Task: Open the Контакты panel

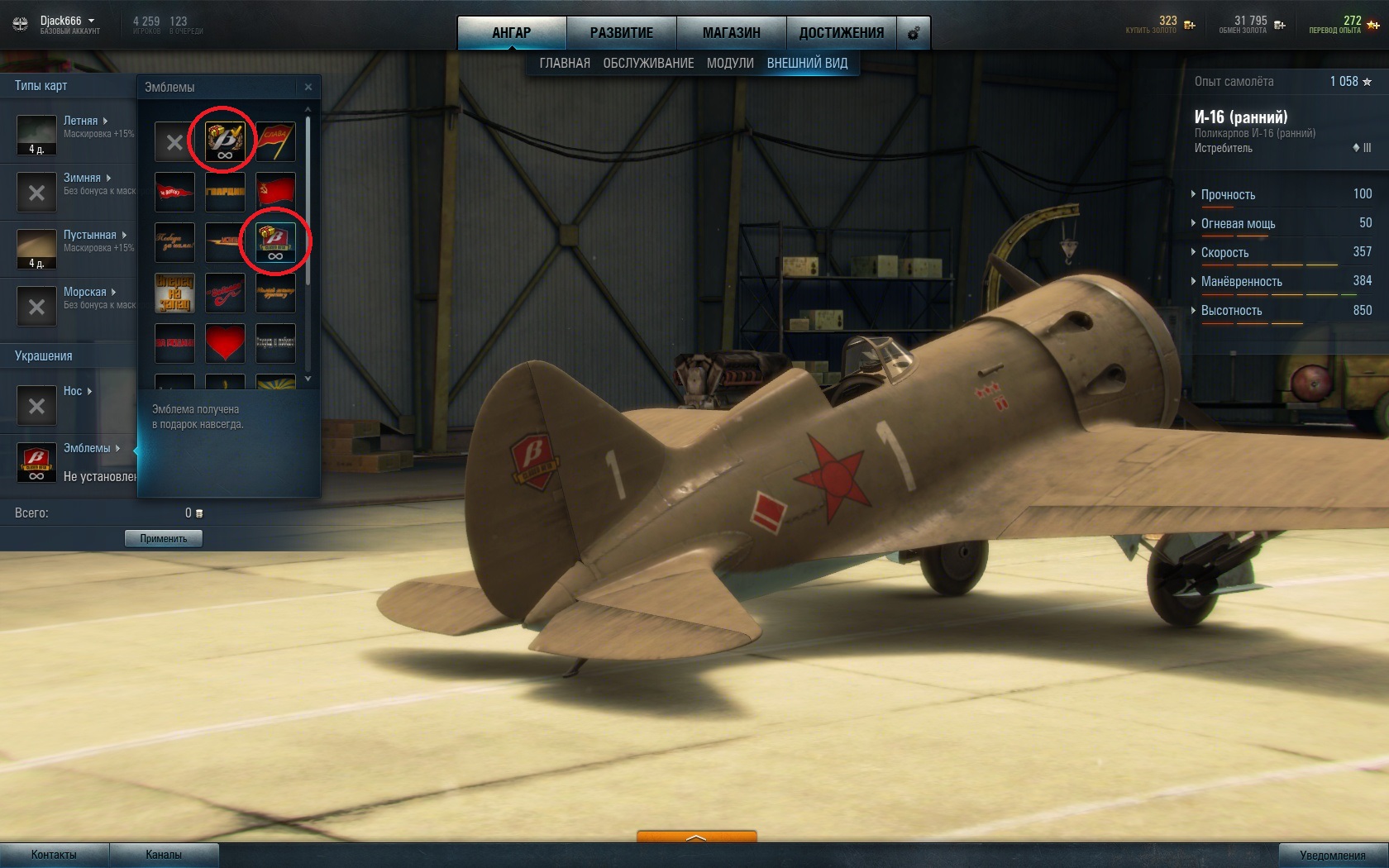Action: [x=54, y=855]
